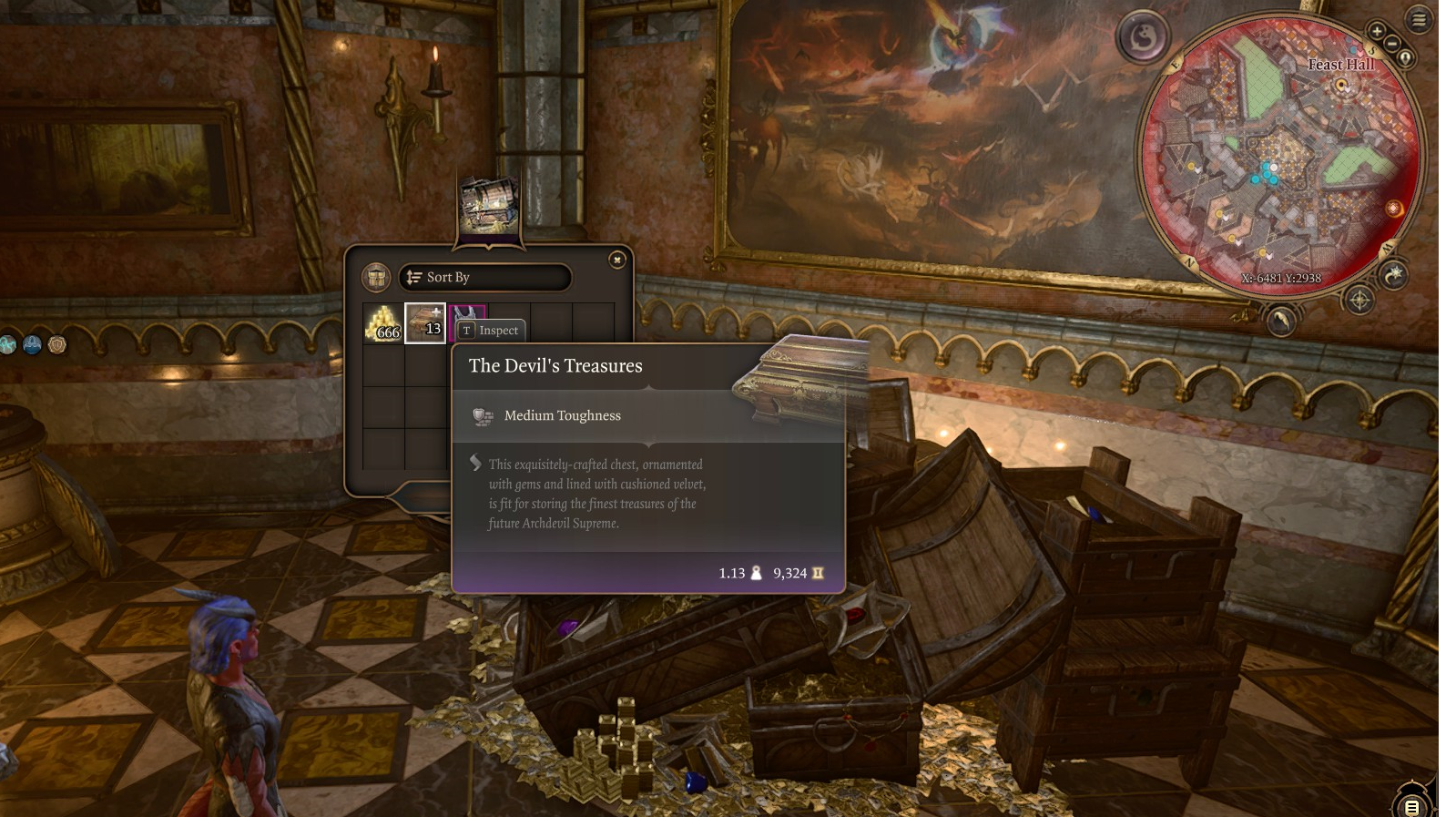Click the blue hooded figure status icon
This screenshot has width=1456, height=817.
32,345
